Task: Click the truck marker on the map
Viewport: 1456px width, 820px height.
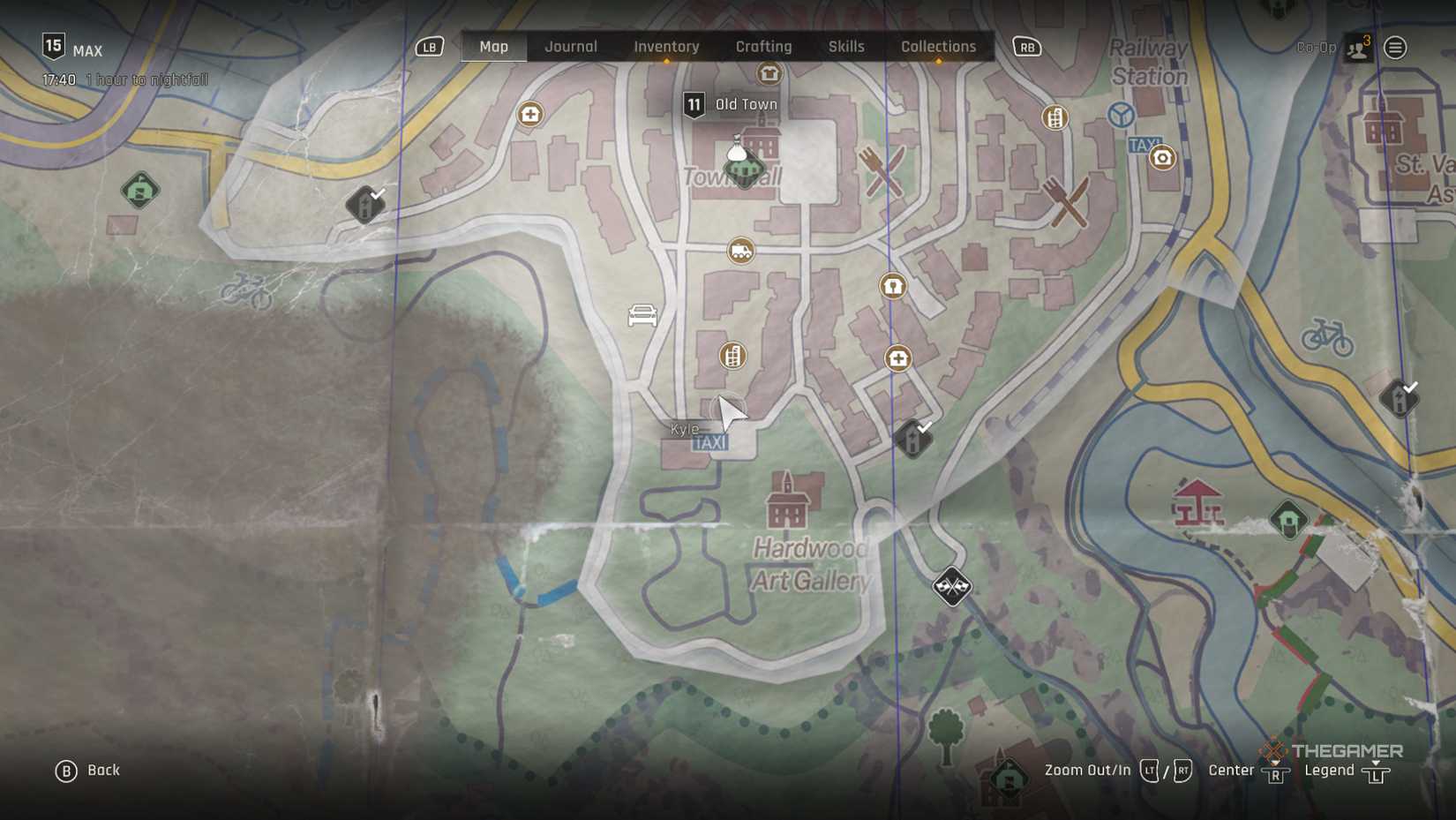Action: tap(741, 252)
